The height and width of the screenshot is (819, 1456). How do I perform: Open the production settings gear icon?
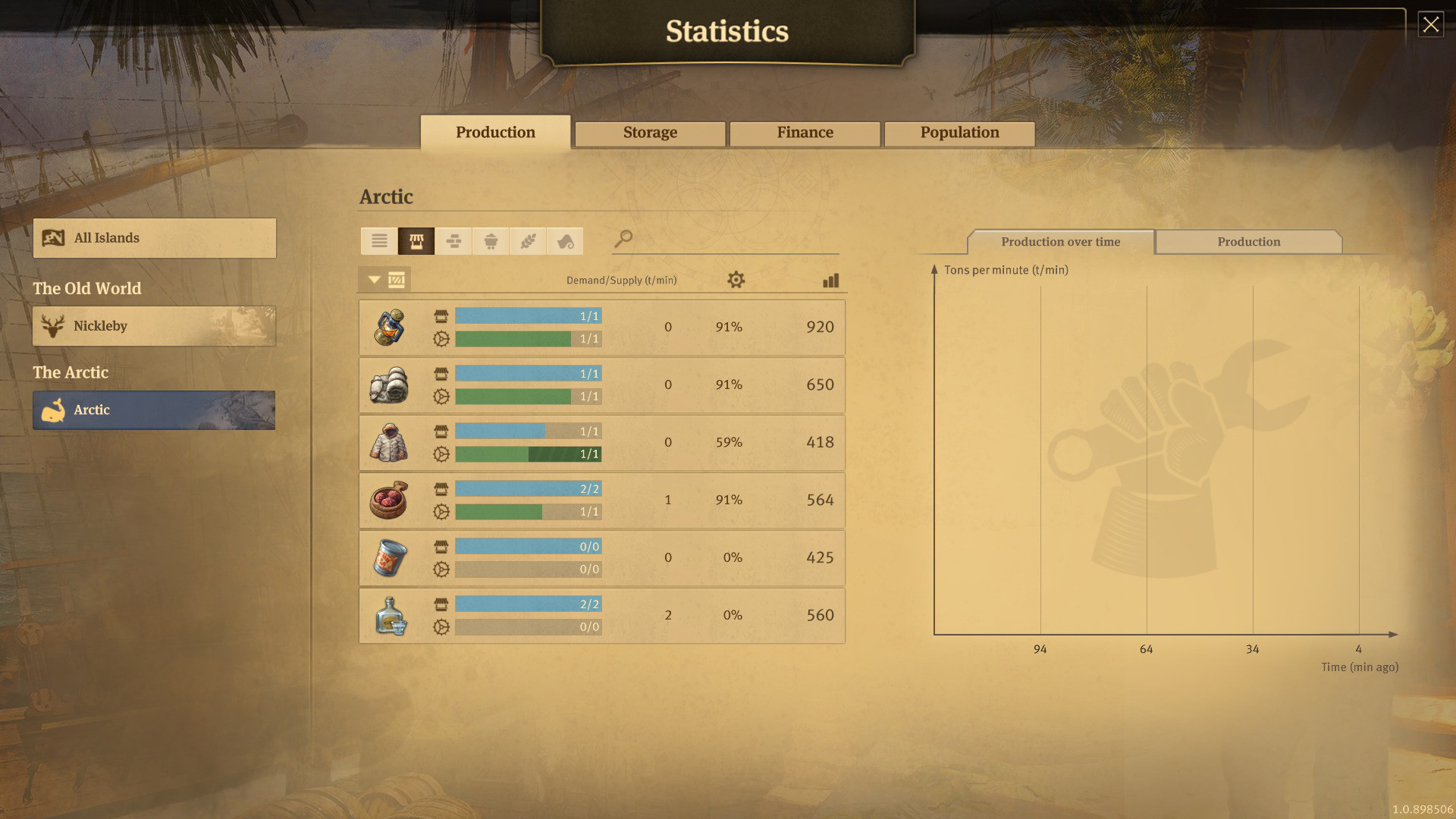(735, 280)
